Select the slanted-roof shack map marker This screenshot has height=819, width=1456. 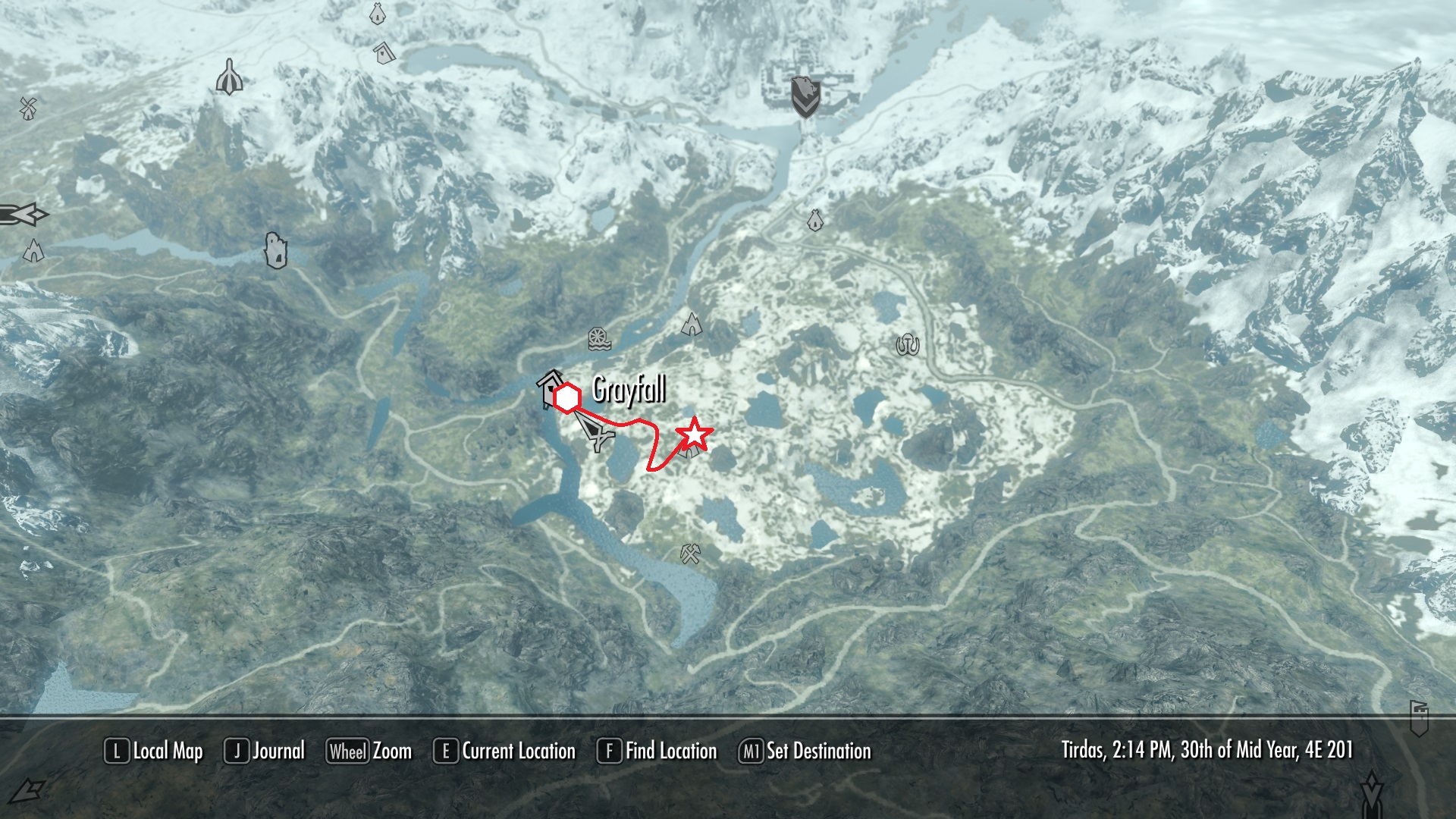point(384,52)
